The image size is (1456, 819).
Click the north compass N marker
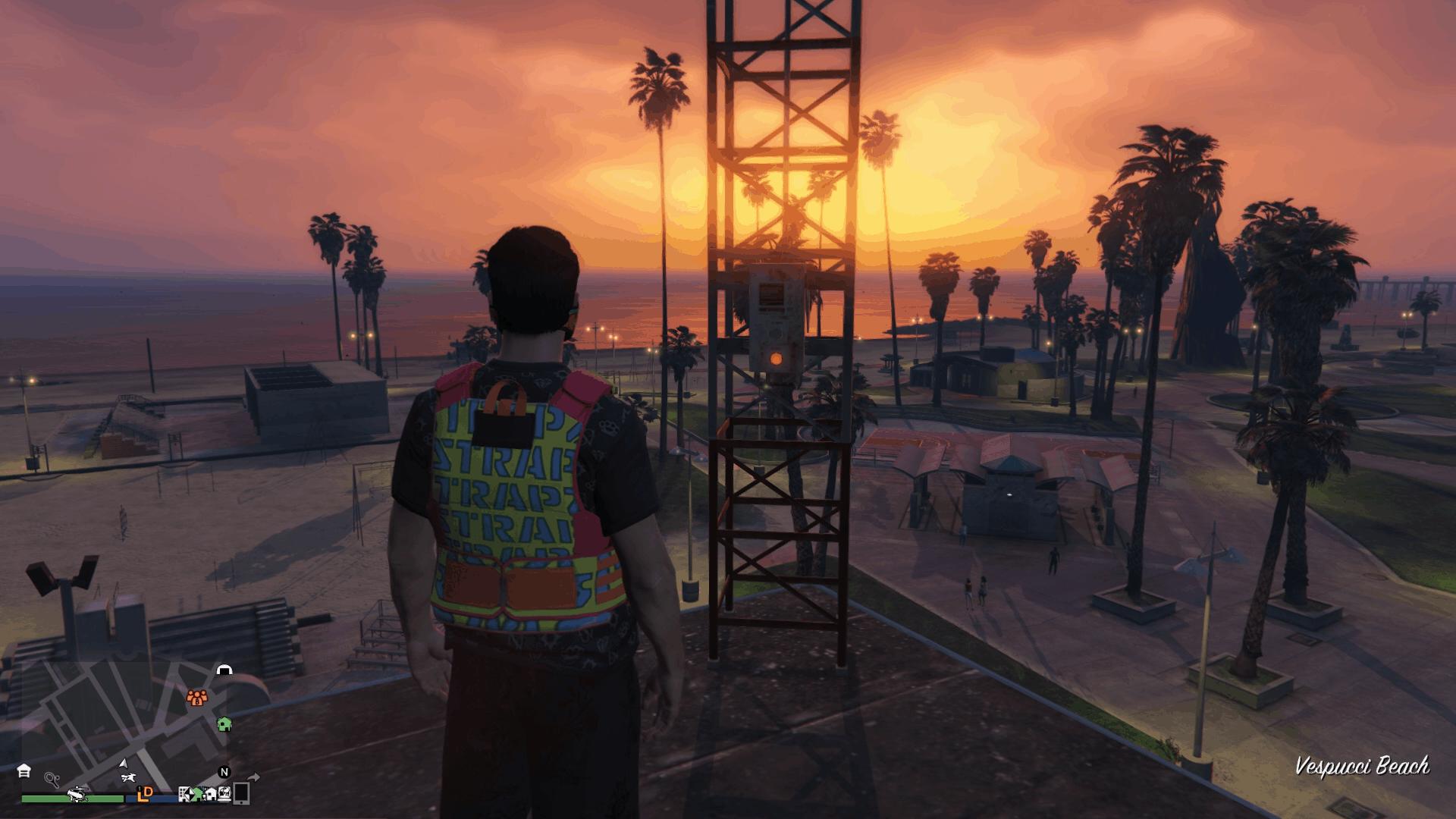tap(224, 773)
